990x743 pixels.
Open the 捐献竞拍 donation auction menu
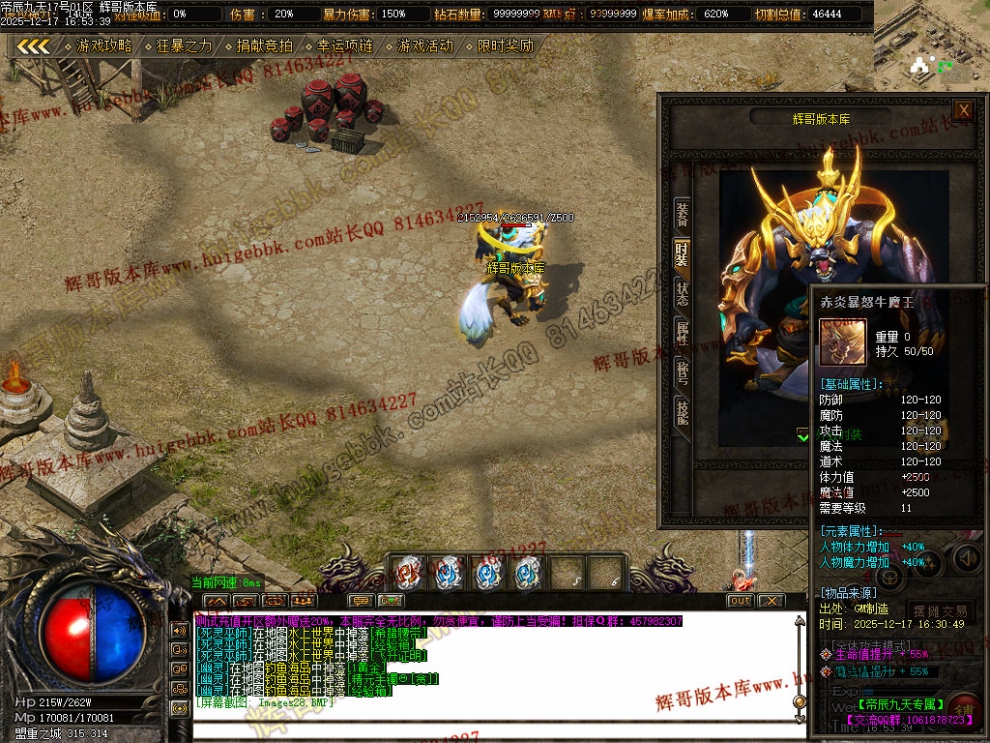pos(264,46)
